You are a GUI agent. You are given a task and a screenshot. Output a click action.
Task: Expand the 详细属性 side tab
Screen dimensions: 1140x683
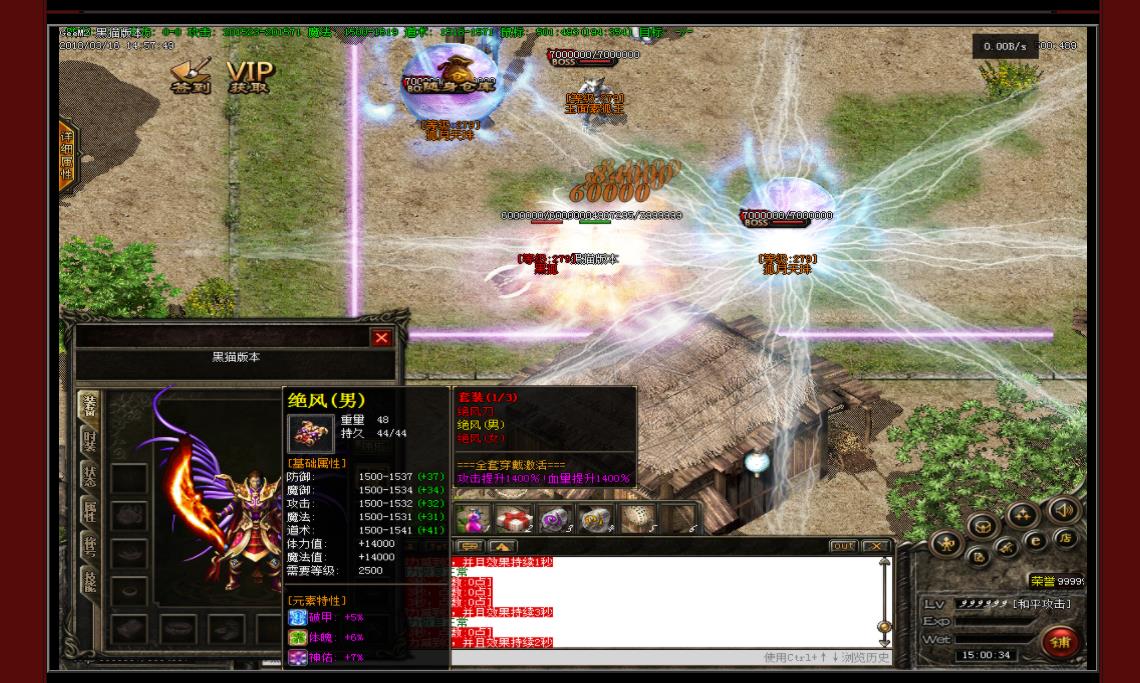(x=67, y=157)
